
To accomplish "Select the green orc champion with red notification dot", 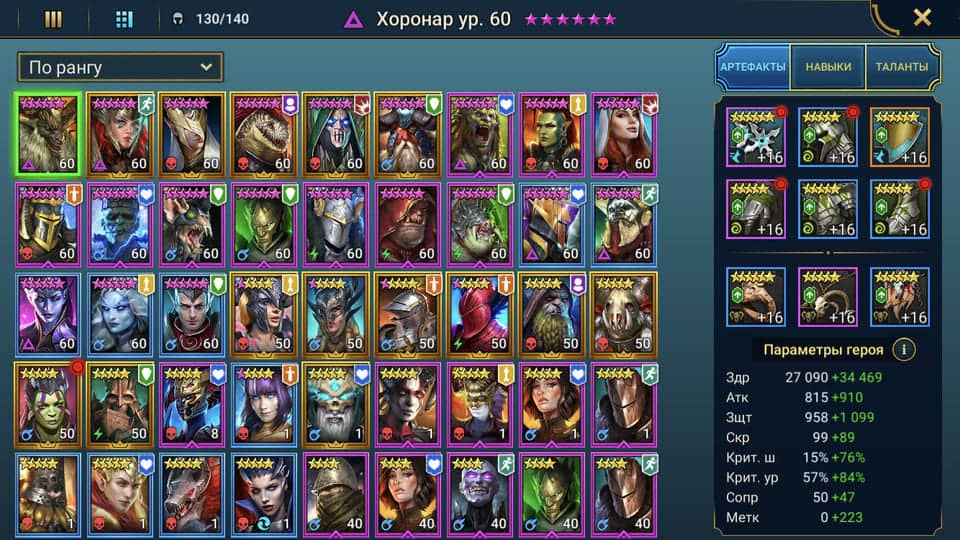I will [48, 405].
